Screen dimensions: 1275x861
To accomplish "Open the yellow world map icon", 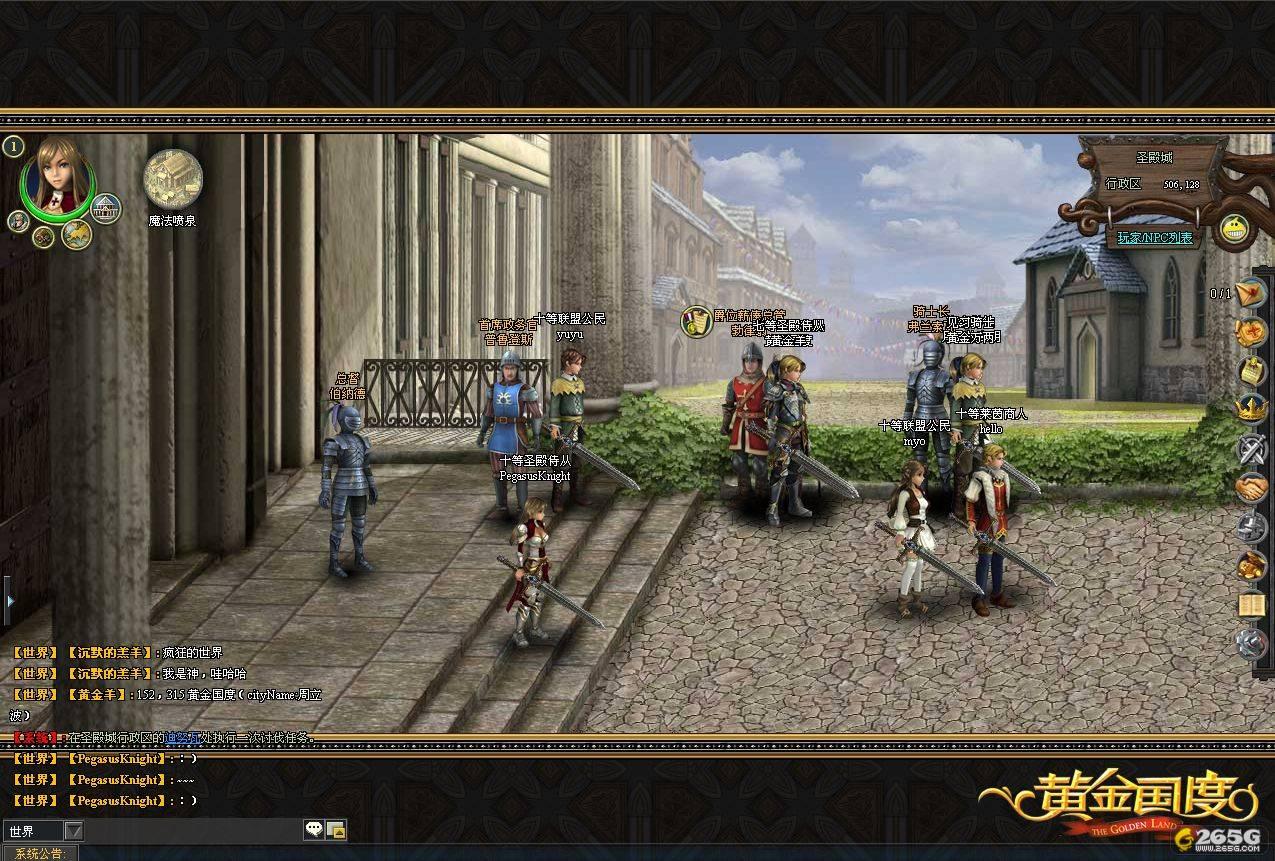I will 76,235.
